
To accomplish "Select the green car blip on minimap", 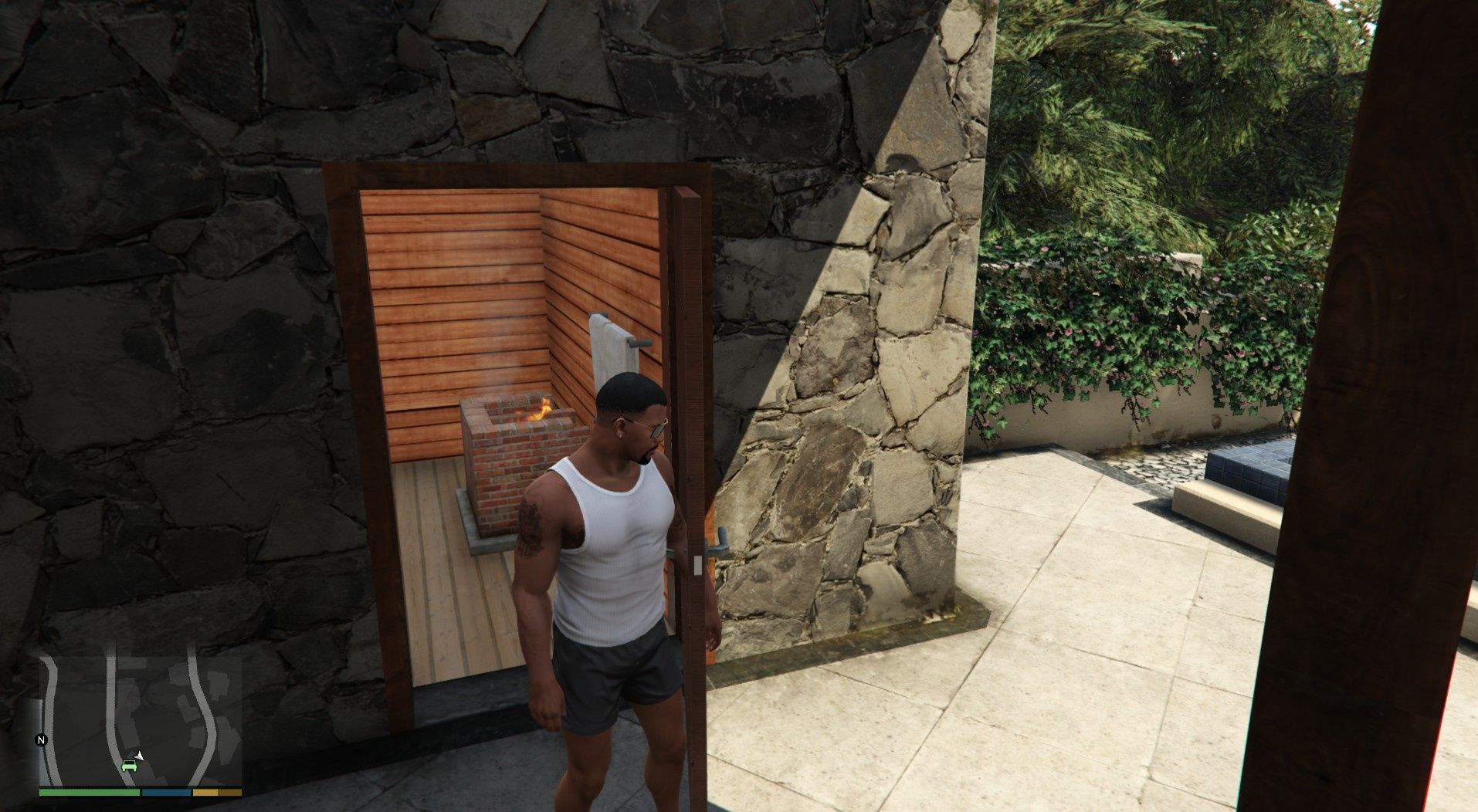I will (129, 766).
